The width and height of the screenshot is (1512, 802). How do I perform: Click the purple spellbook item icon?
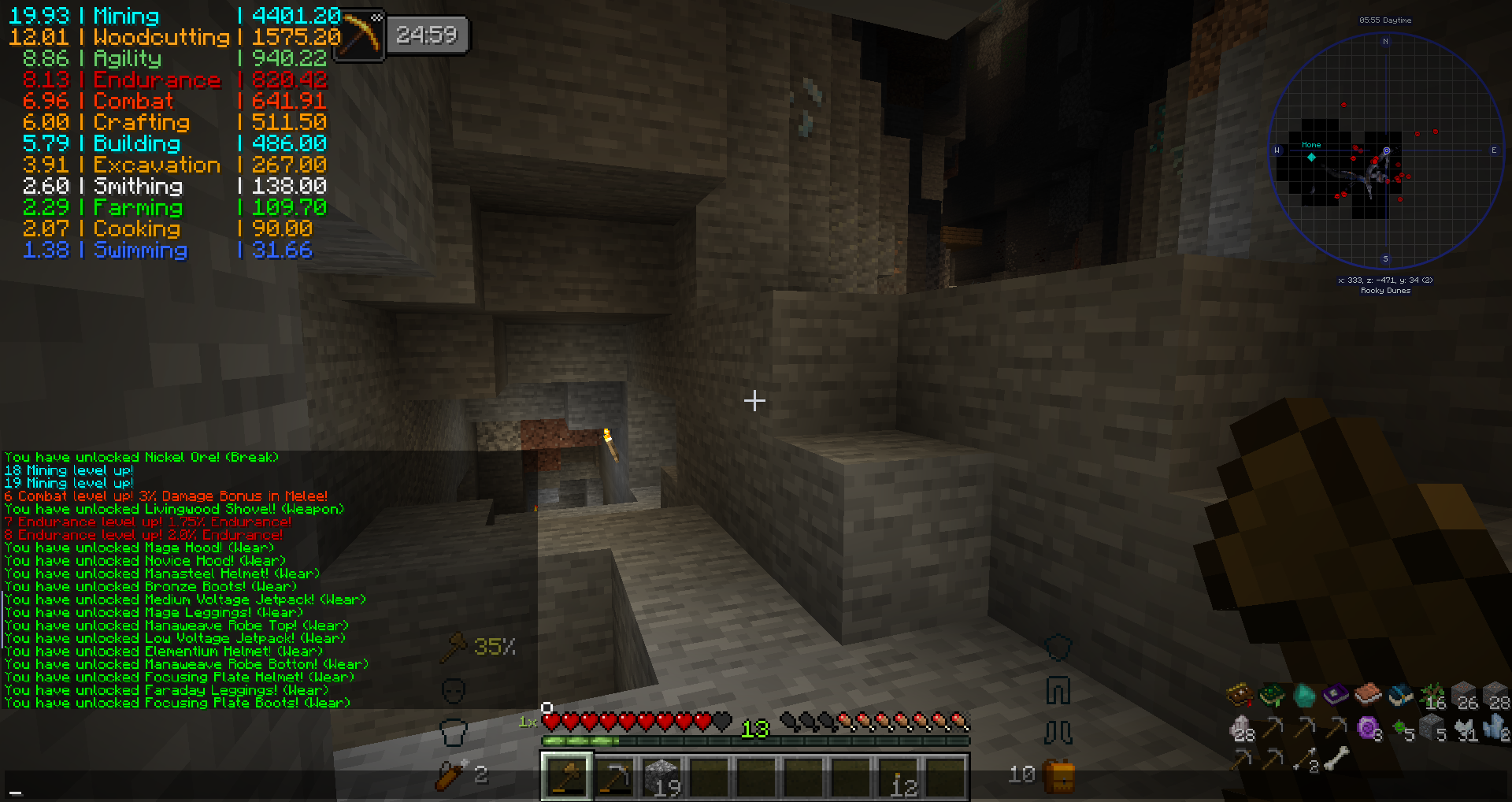1335,695
